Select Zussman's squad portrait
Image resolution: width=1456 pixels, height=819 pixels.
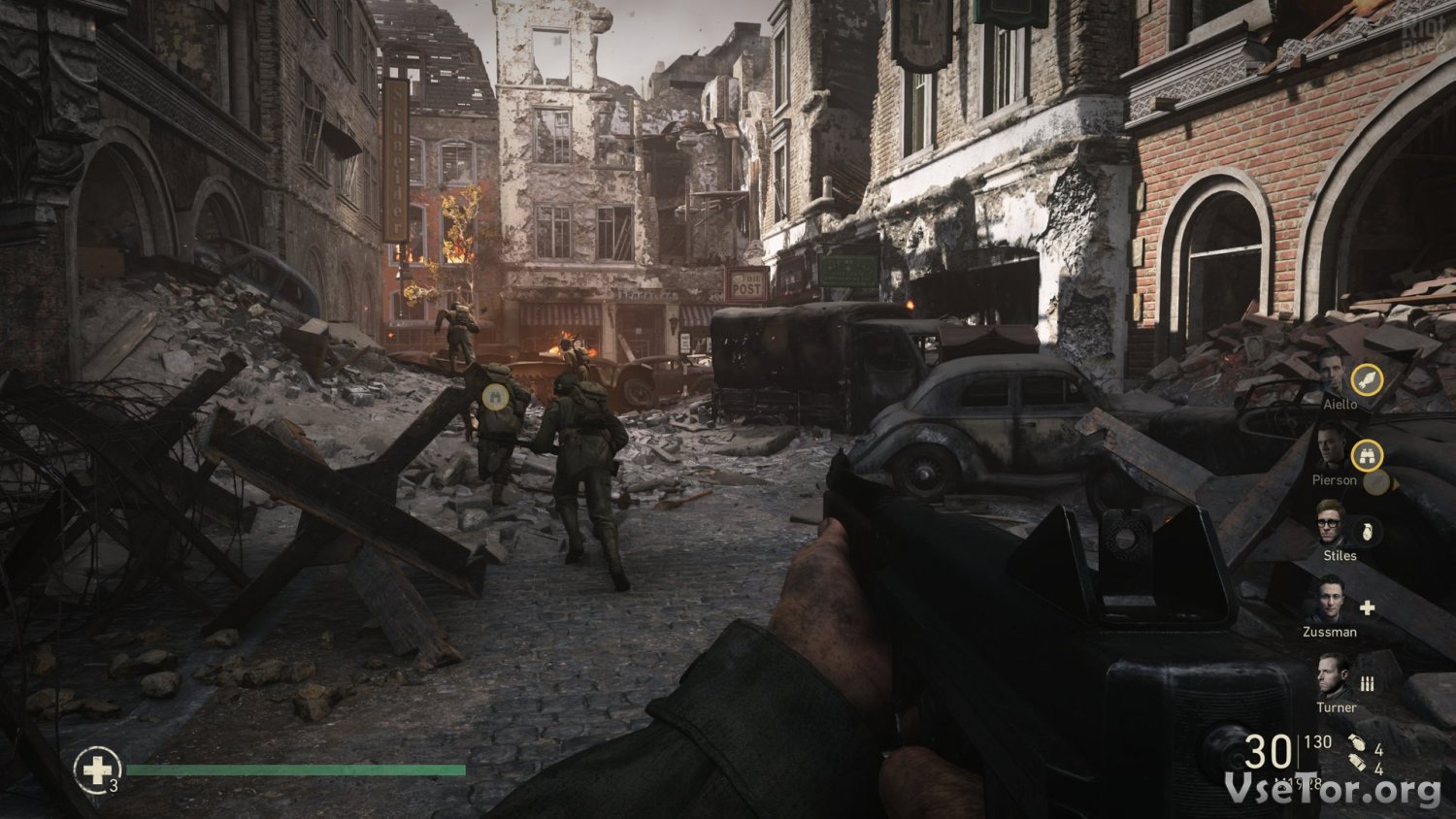pos(1327,601)
